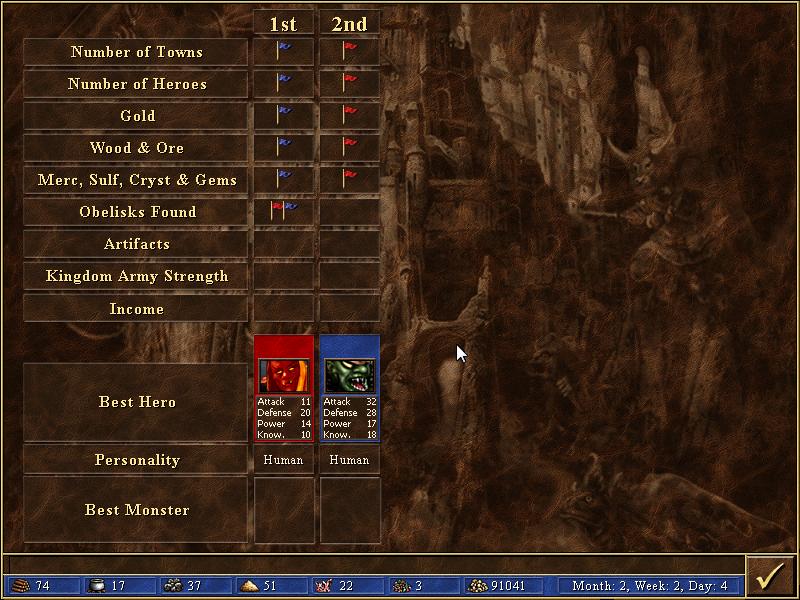This screenshot has width=800, height=600.
Task: Select the green orc best hero portrait
Action: point(349,374)
